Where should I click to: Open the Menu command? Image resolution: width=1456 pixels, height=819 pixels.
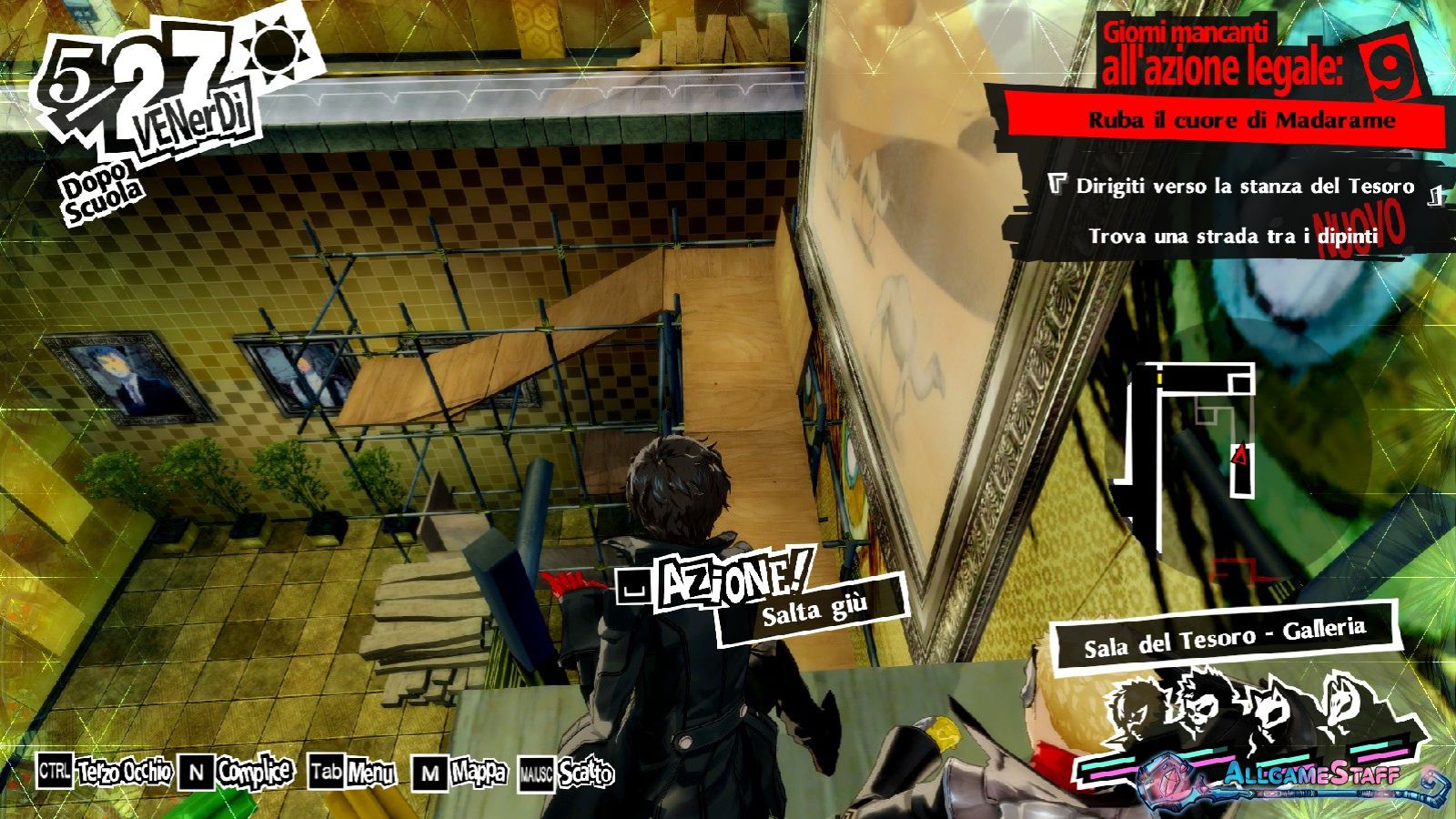pos(352,773)
